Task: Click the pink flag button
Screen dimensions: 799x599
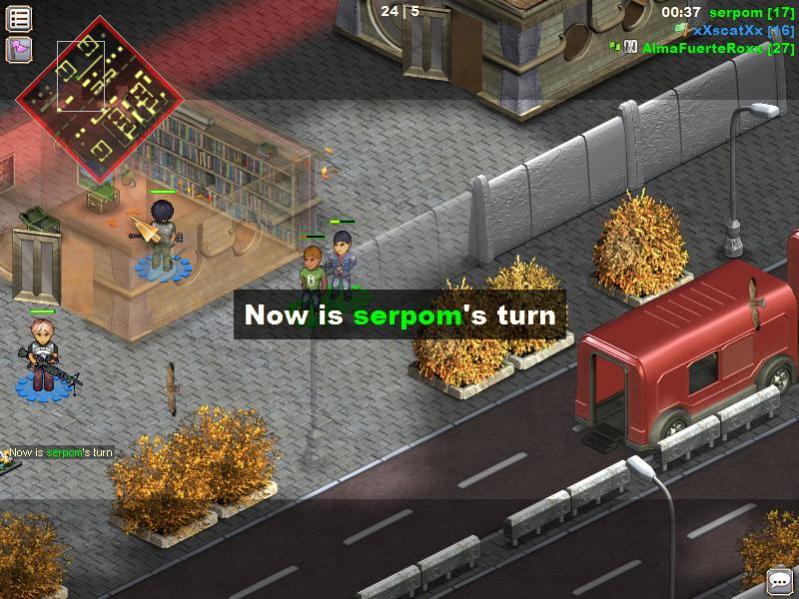Action: [x=19, y=49]
